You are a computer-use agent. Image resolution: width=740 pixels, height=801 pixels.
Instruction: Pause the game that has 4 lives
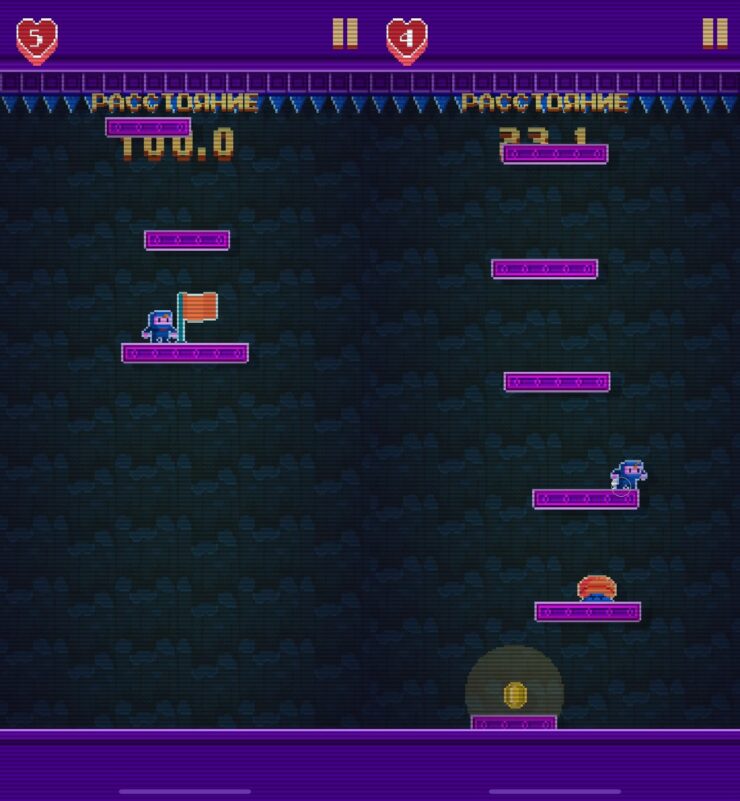pos(715,33)
